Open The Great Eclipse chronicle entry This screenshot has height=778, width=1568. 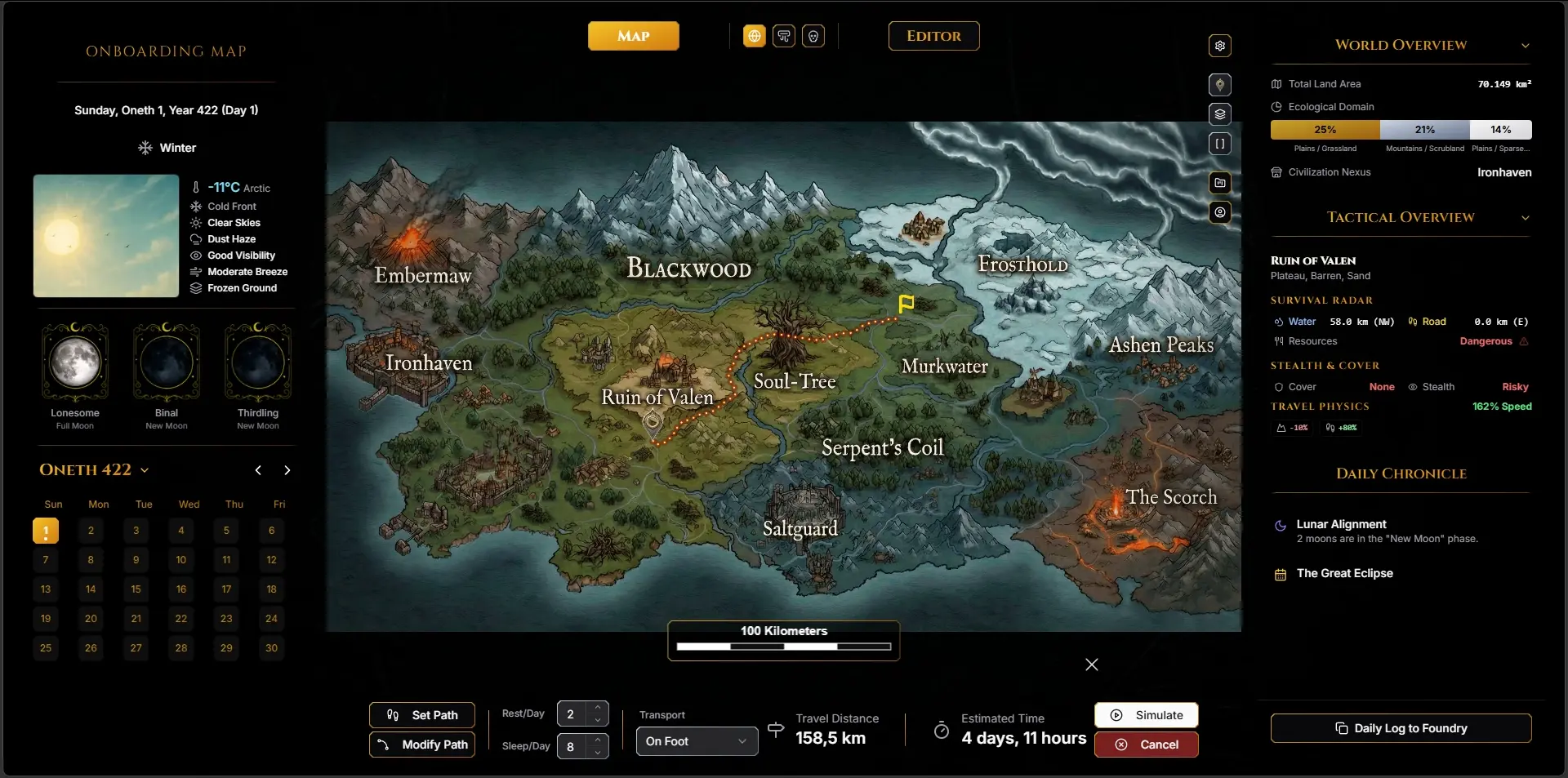[x=1344, y=573]
